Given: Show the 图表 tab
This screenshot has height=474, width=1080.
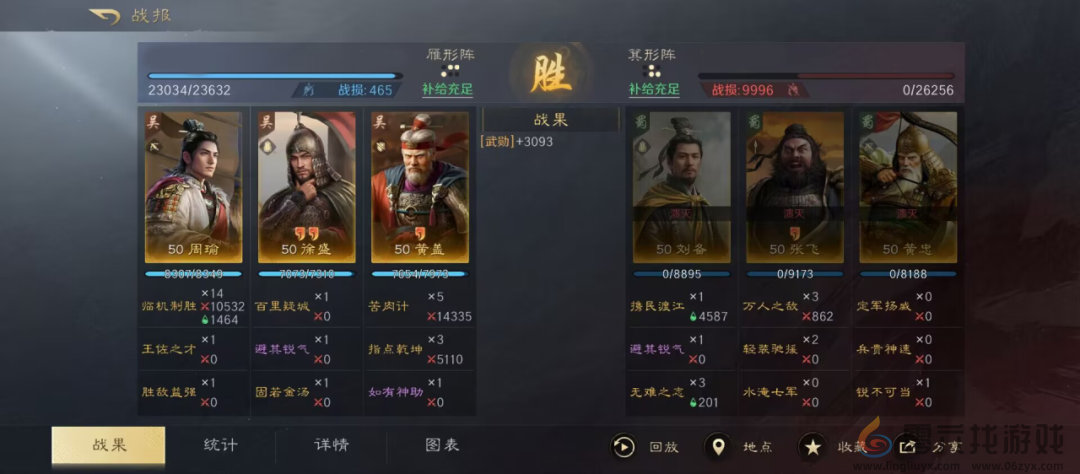Looking at the screenshot, I should pyautogui.click(x=442, y=445).
